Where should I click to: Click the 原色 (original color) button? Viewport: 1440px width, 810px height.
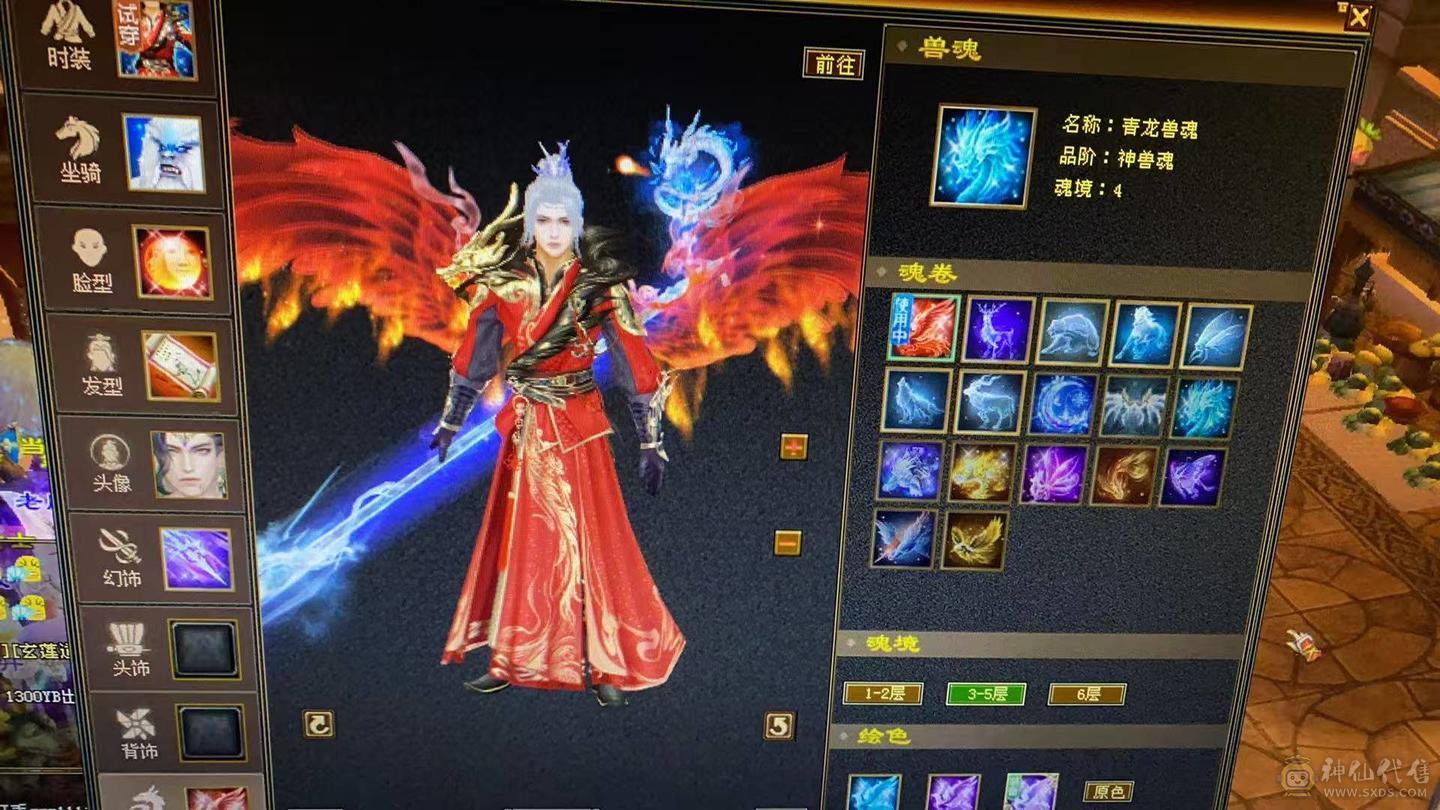point(1105,790)
